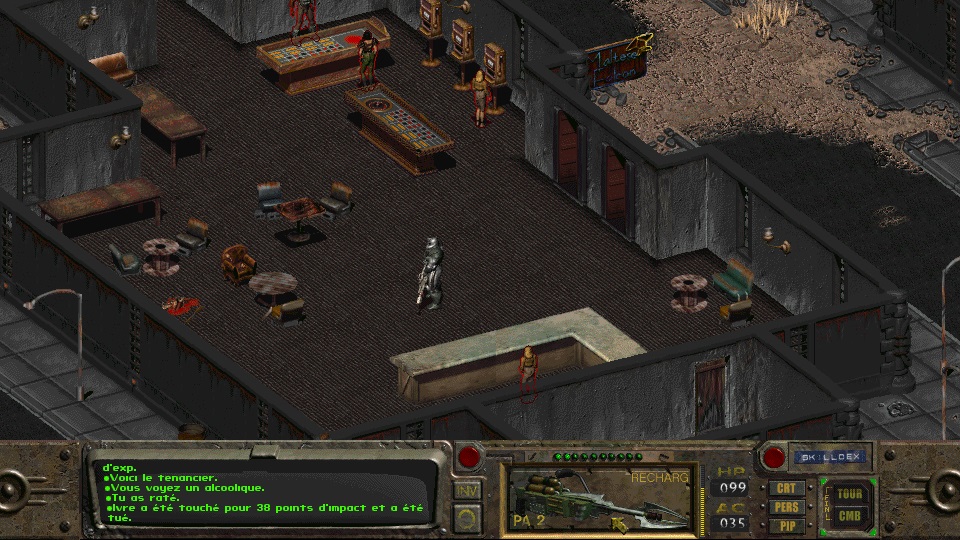End combat with the CMB button
960x540 pixels.
(850, 516)
